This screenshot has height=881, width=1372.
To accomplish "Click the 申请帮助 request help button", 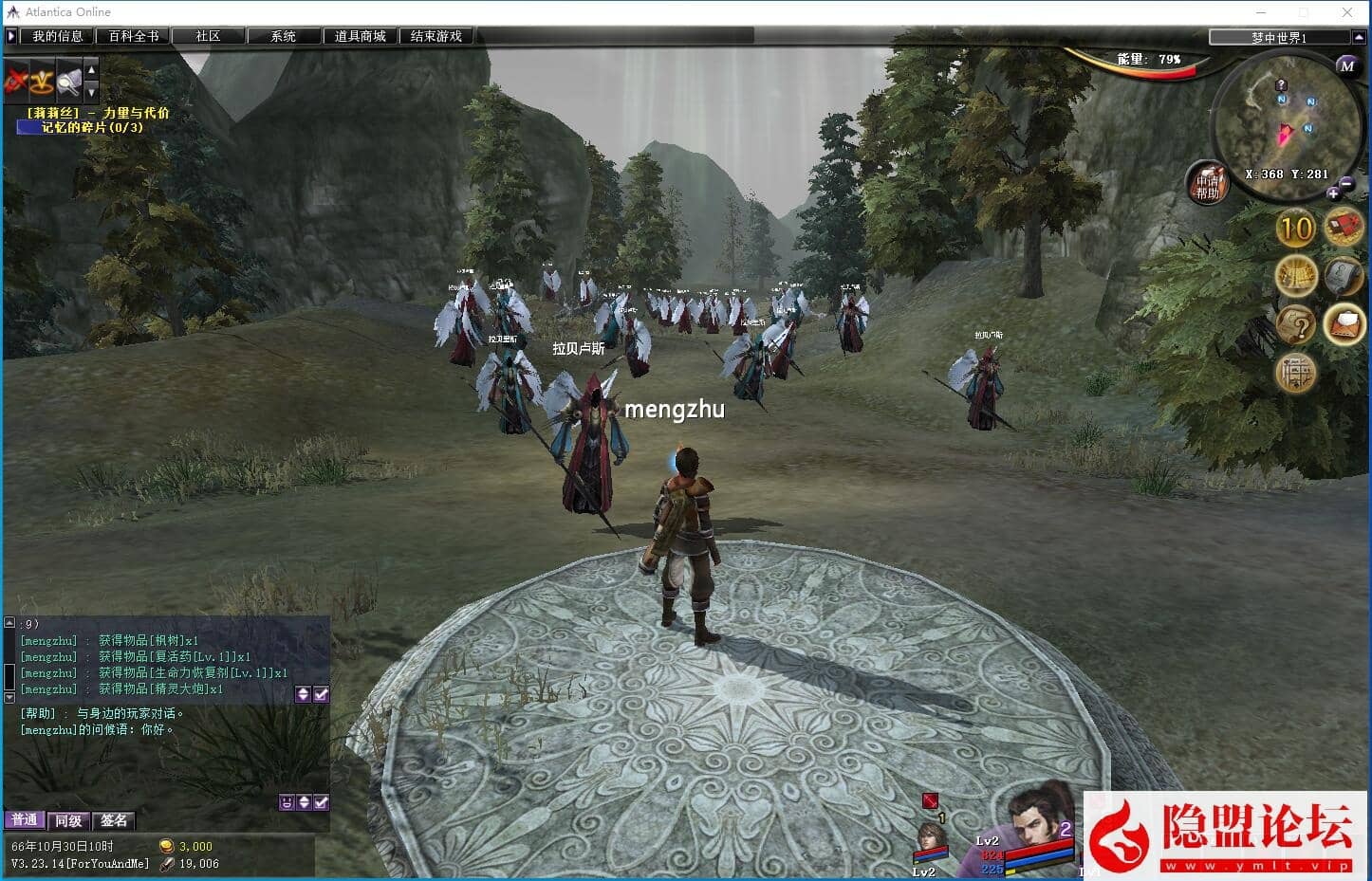I will [x=1207, y=185].
